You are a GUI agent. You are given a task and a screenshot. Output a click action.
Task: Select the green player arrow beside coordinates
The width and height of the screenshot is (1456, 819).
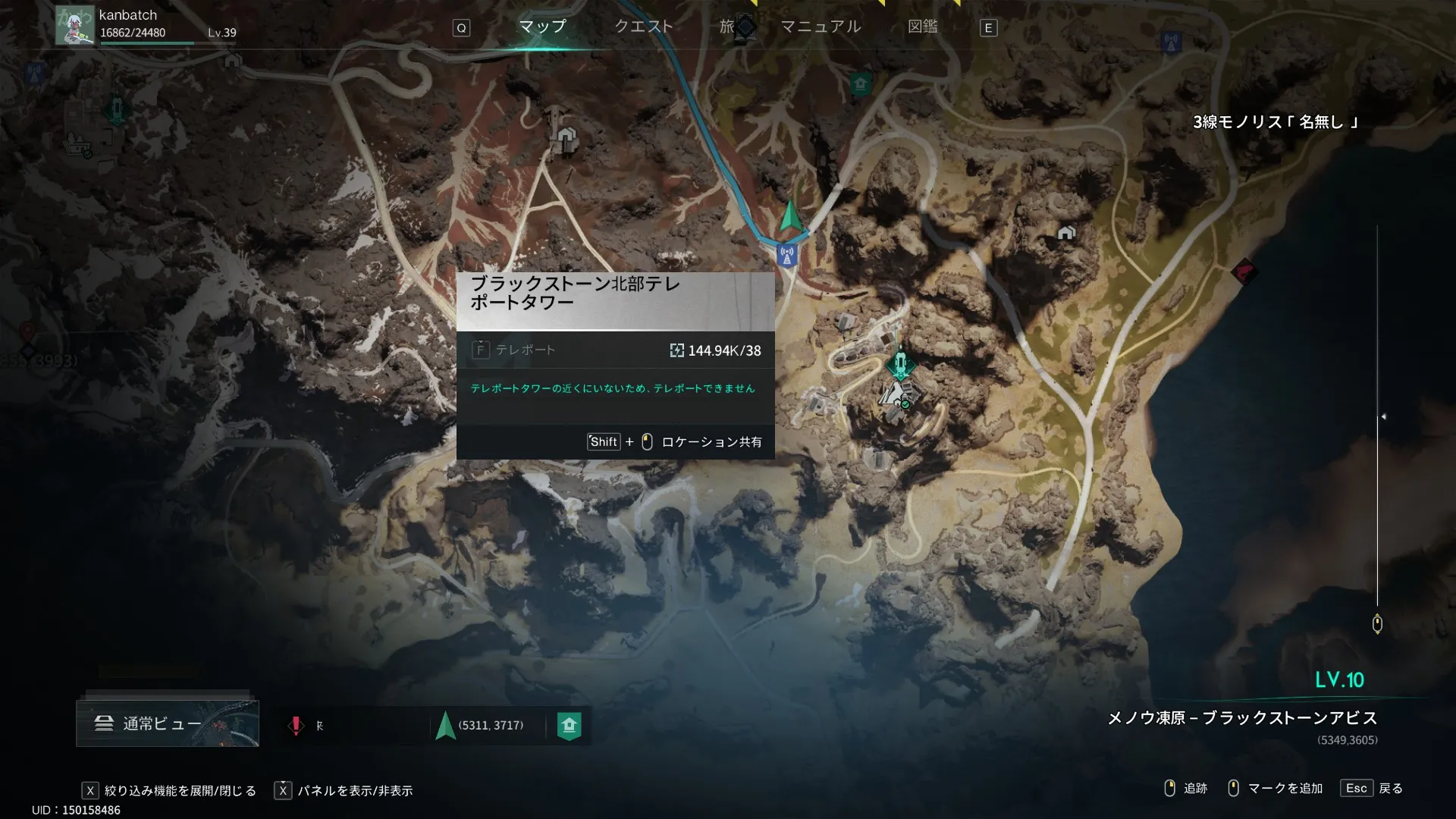coord(445,726)
